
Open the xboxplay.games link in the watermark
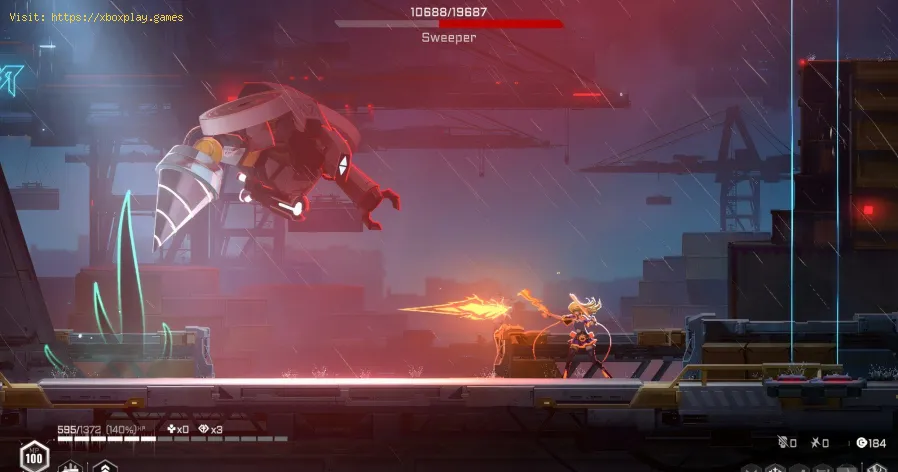coord(118,19)
